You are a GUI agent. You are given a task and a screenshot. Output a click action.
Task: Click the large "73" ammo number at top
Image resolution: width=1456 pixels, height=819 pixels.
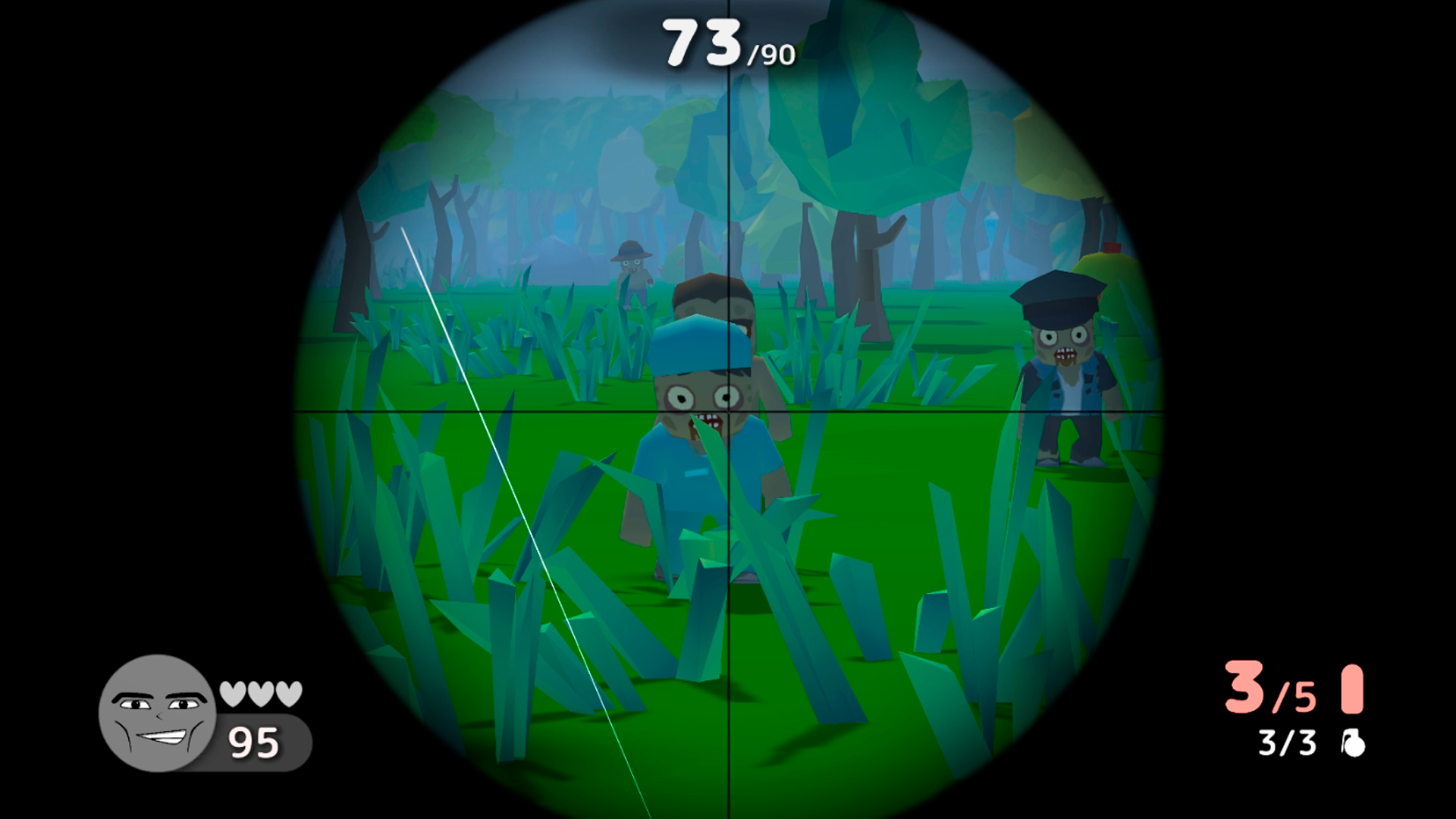(x=701, y=42)
